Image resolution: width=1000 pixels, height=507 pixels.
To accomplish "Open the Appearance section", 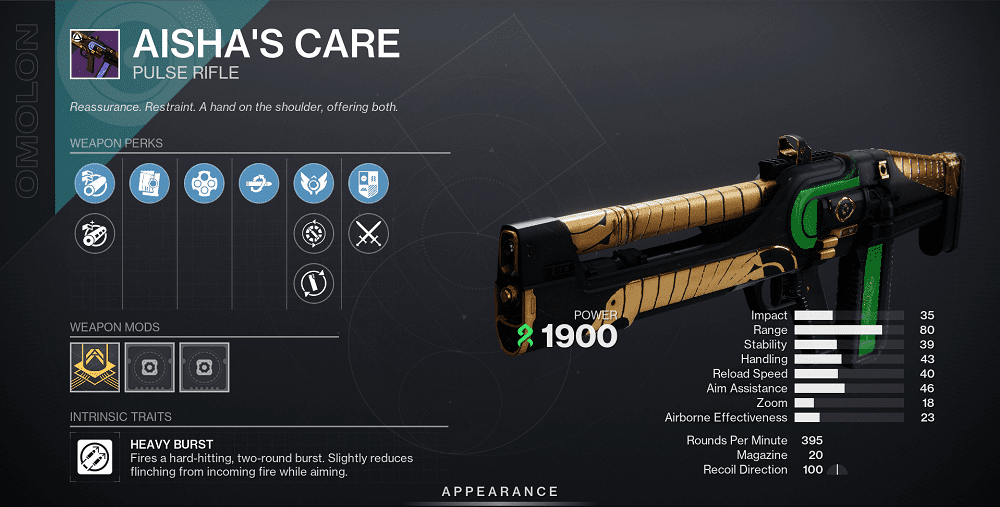I will (500, 491).
